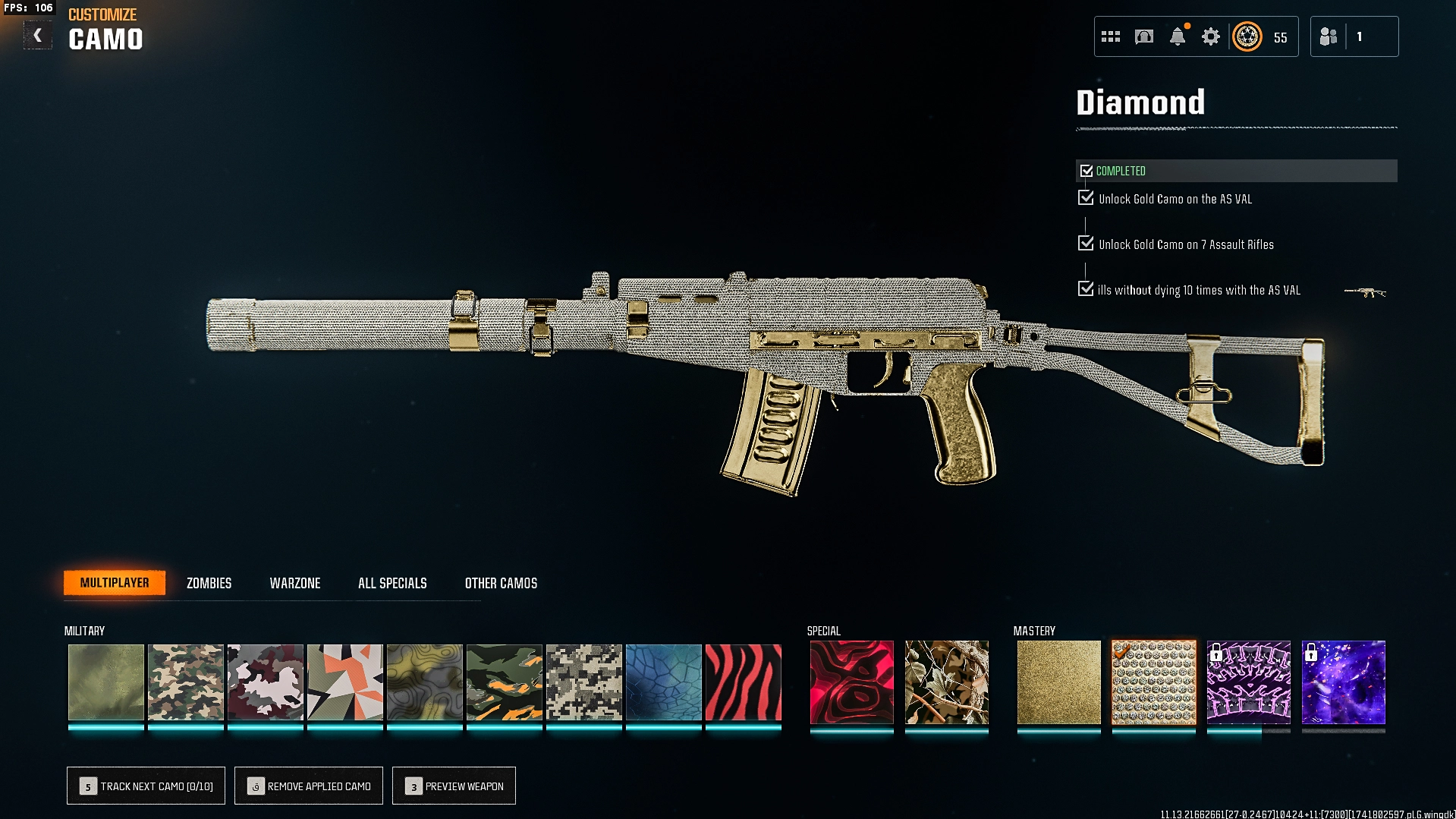
Task: Select the Other Camos tab
Action: (x=501, y=583)
